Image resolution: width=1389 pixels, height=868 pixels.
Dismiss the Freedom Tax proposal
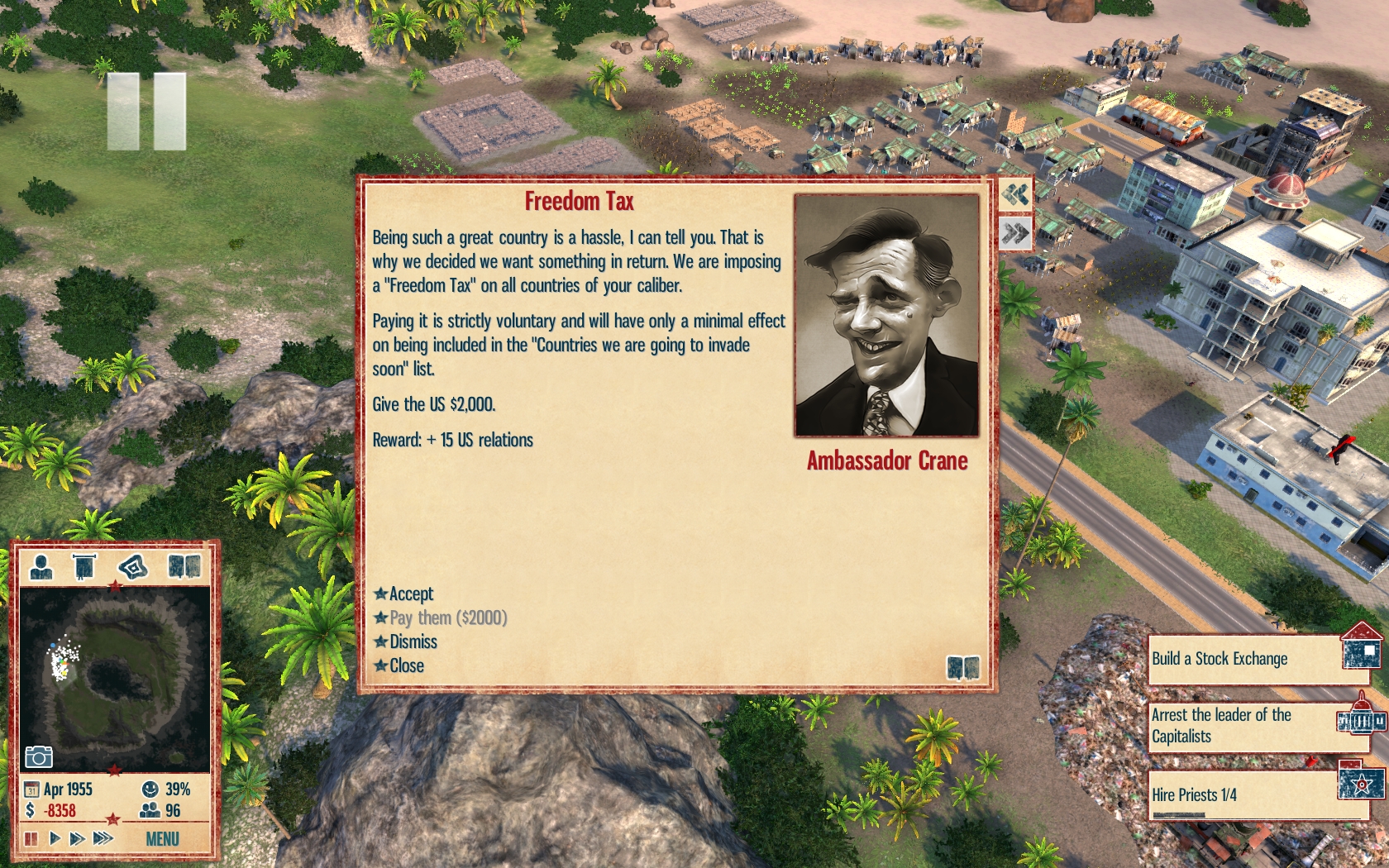[413, 641]
